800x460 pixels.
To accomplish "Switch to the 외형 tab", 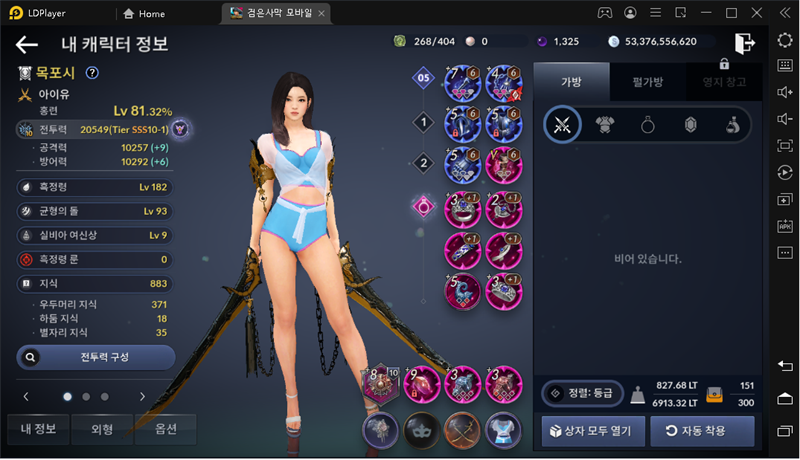I will point(102,429).
